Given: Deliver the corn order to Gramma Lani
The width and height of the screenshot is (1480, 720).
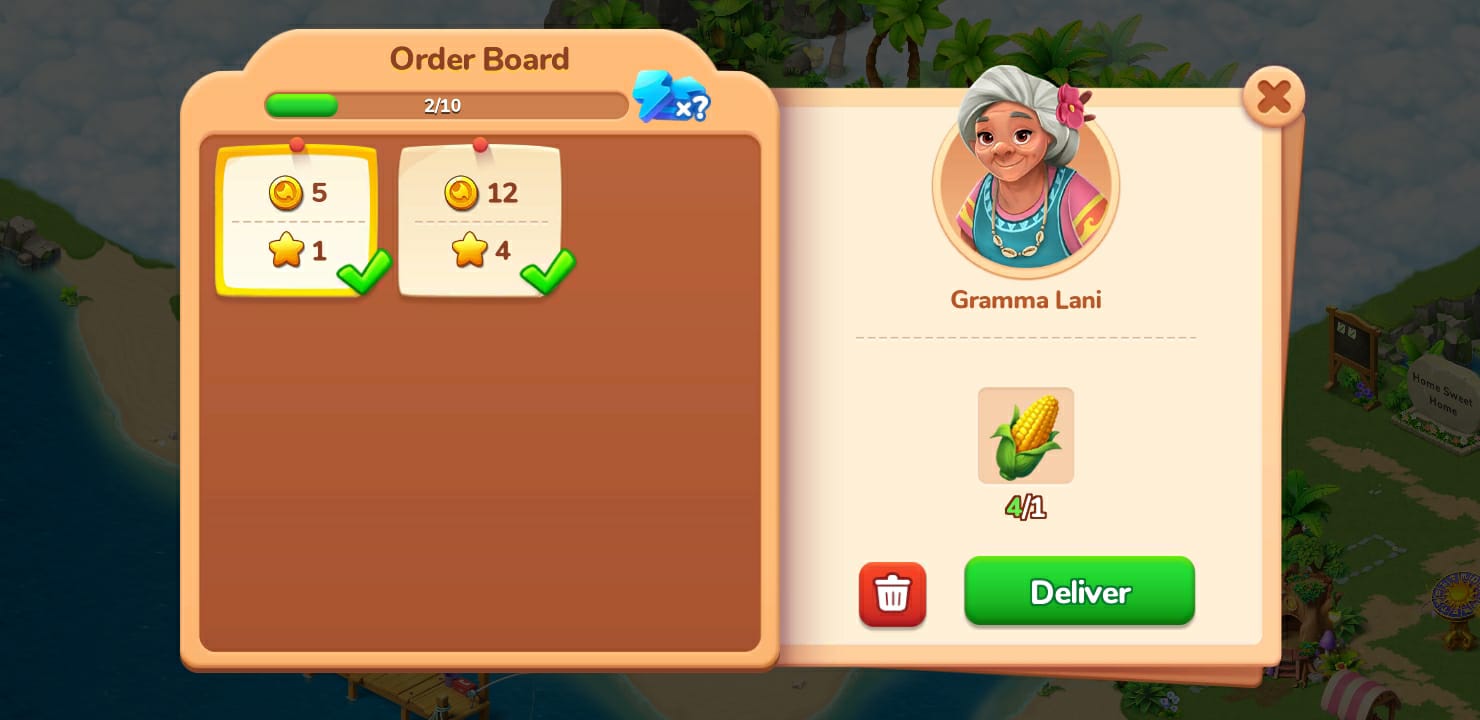Looking at the screenshot, I should point(1079,591).
